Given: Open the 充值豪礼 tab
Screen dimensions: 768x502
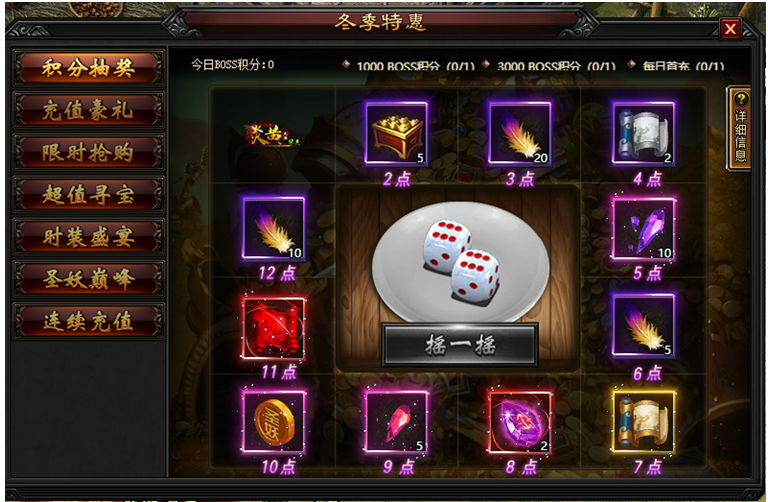Looking at the screenshot, I should coord(88,109).
